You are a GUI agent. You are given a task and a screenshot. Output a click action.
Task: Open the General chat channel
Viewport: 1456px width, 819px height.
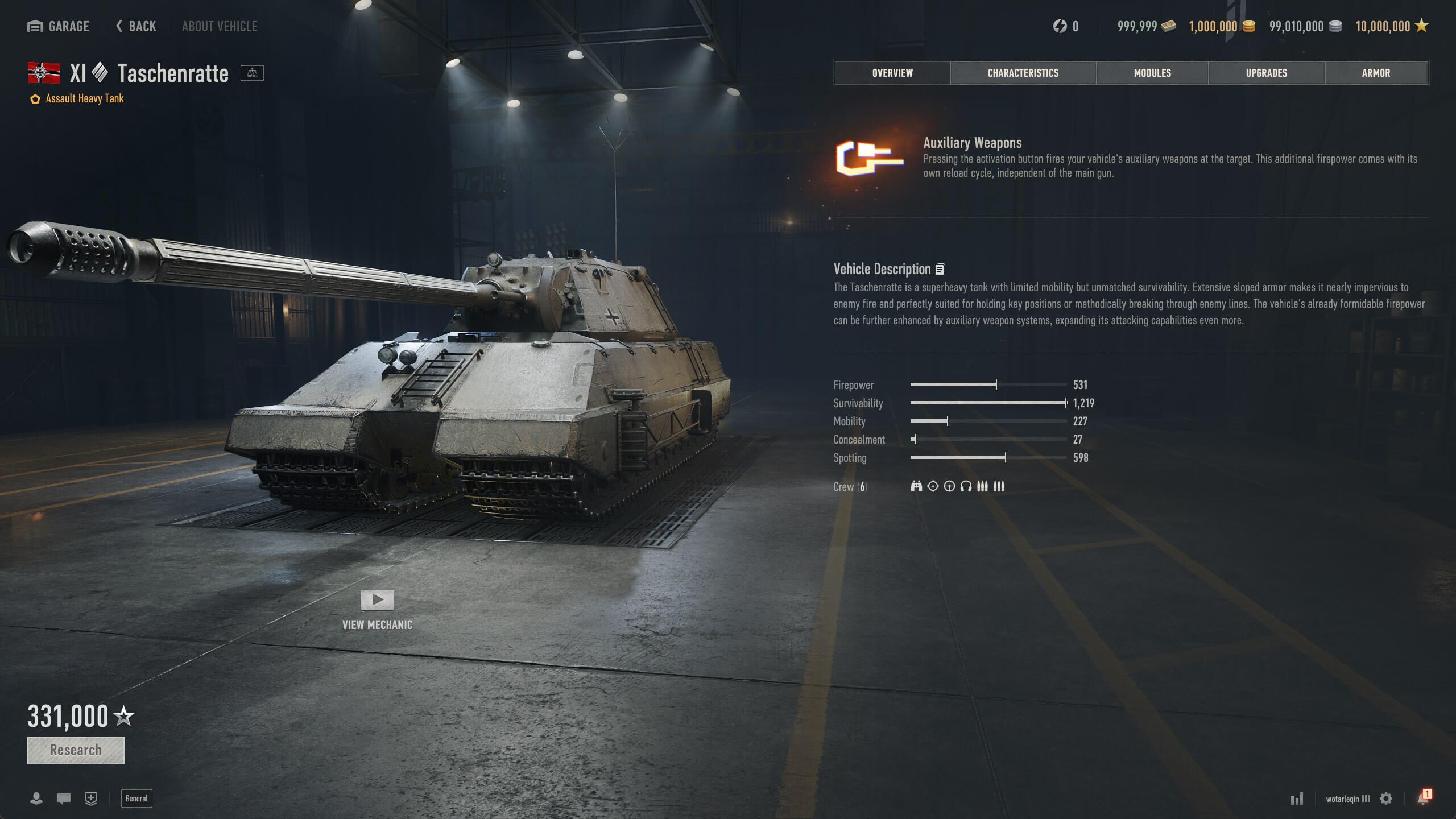click(x=136, y=799)
